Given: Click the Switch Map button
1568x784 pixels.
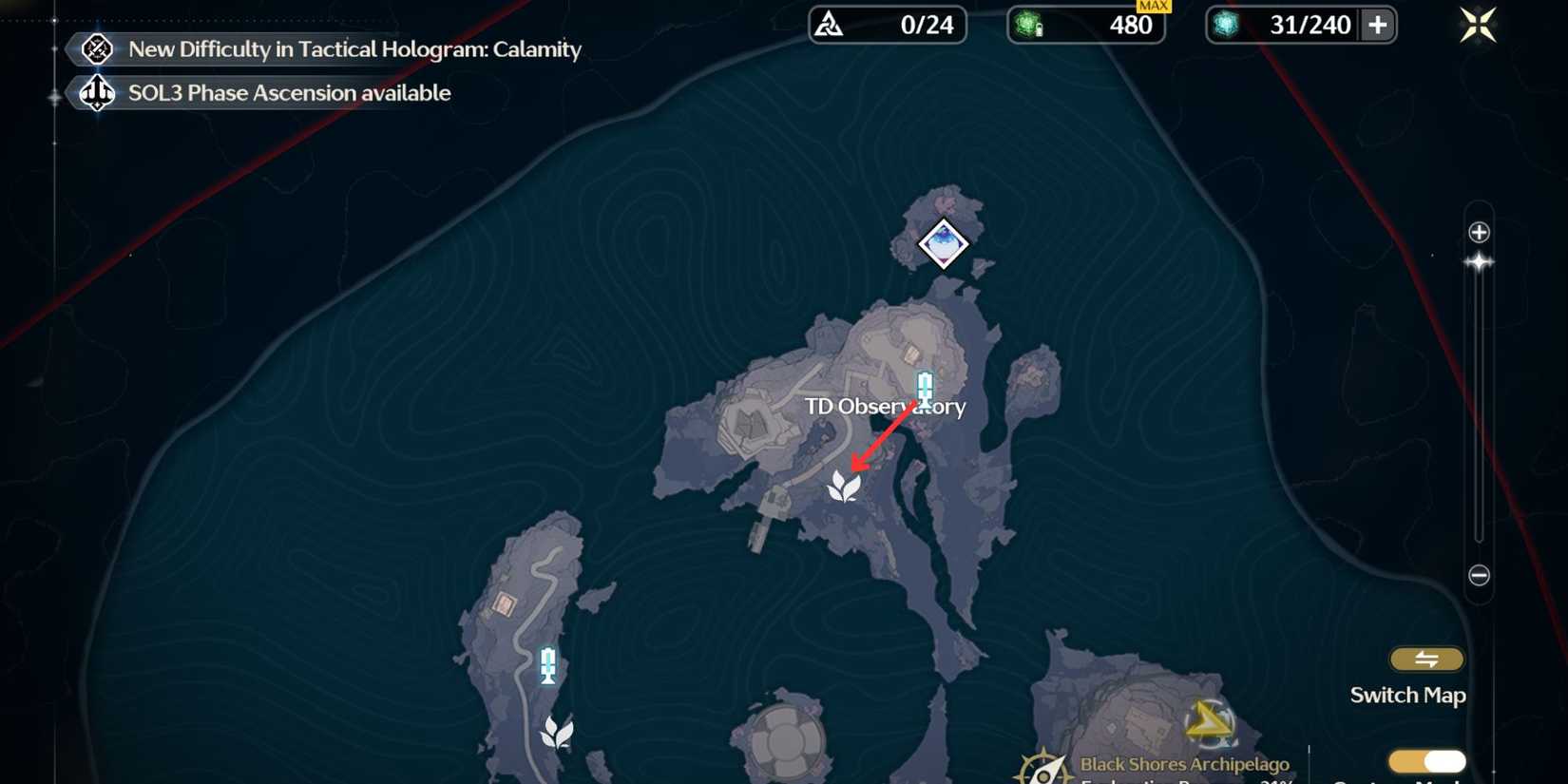Looking at the screenshot, I should pos(1427,659).
